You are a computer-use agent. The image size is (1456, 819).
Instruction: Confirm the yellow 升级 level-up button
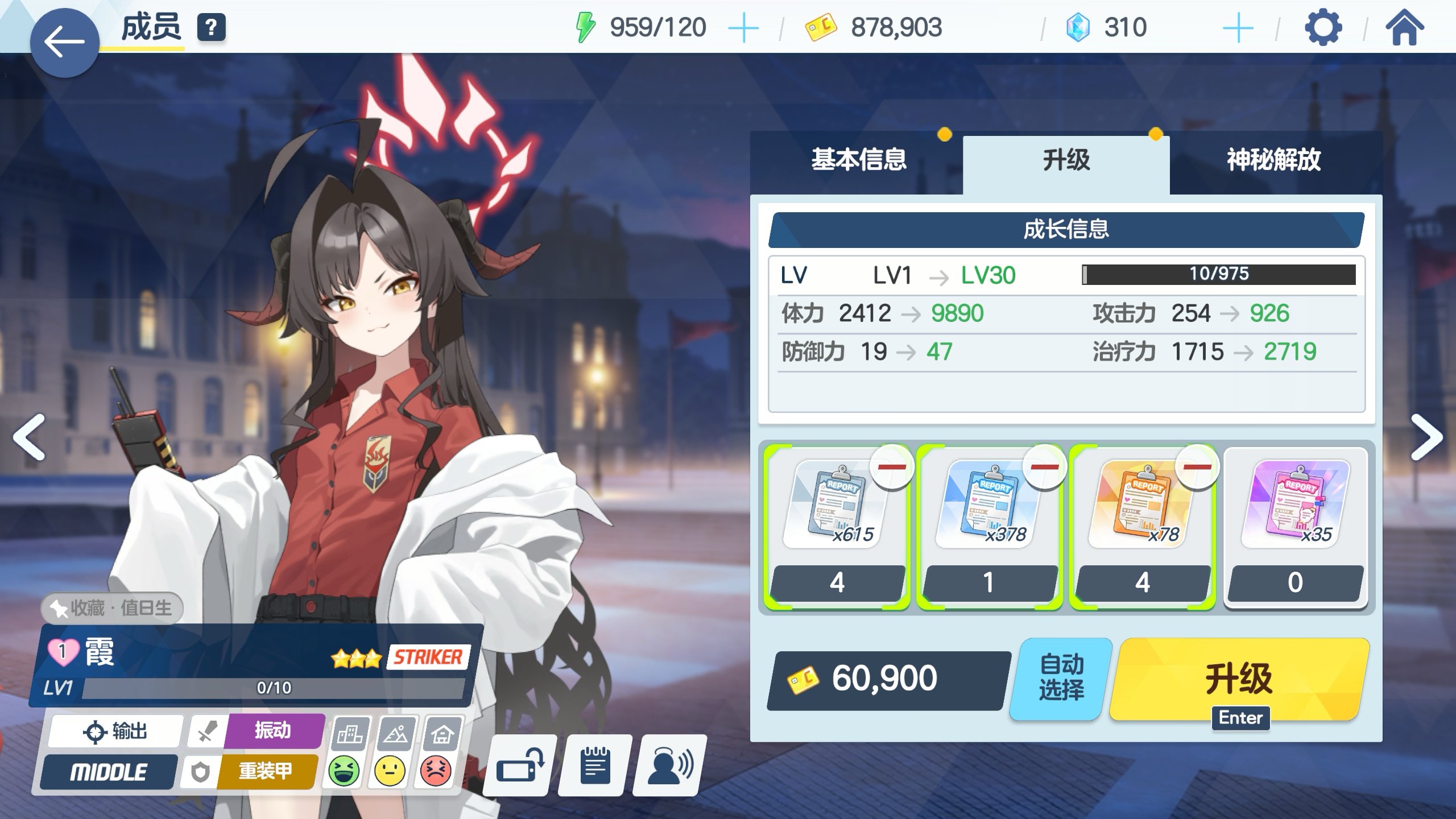1239,678
